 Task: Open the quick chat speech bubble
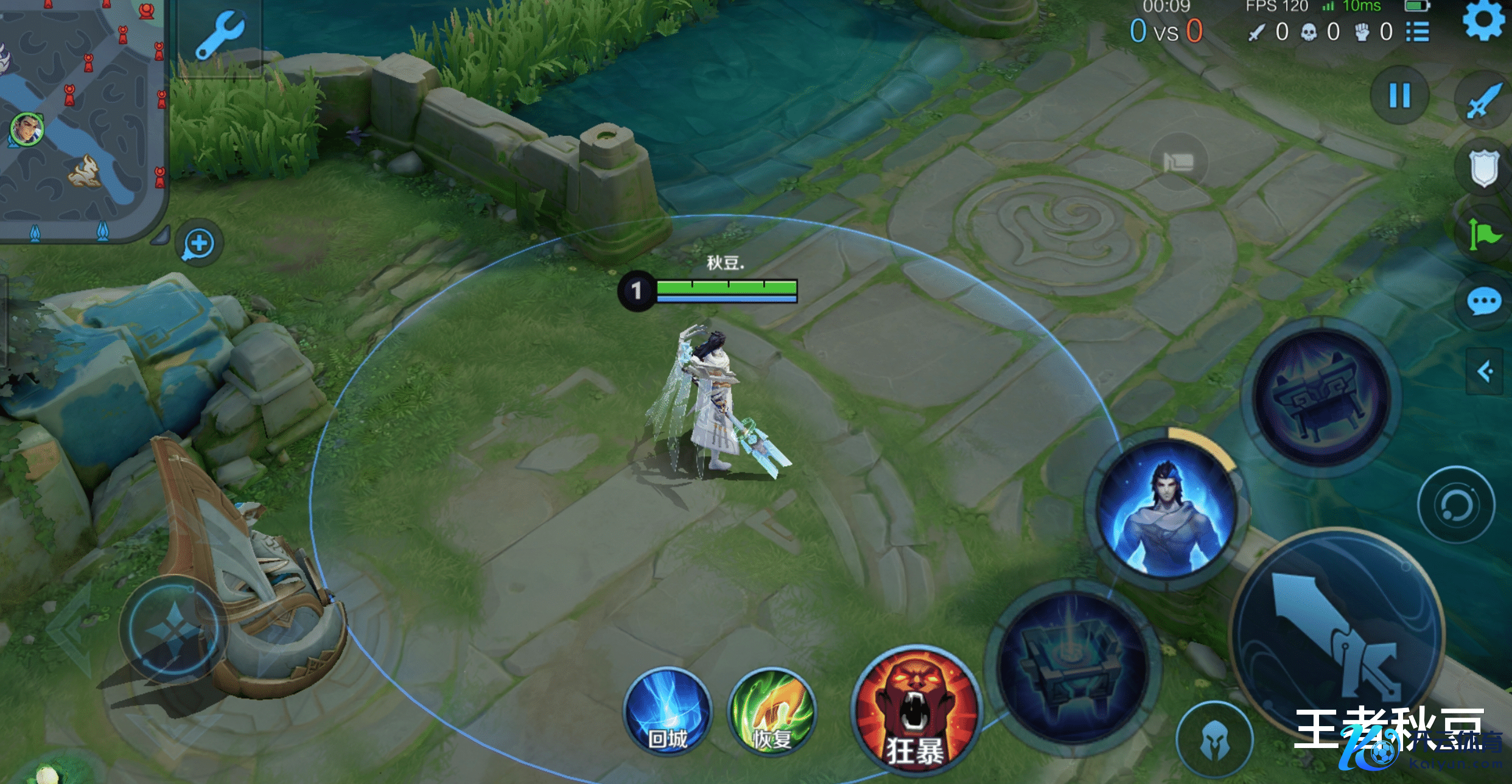pyautogui.click(x=1484, y=301)
